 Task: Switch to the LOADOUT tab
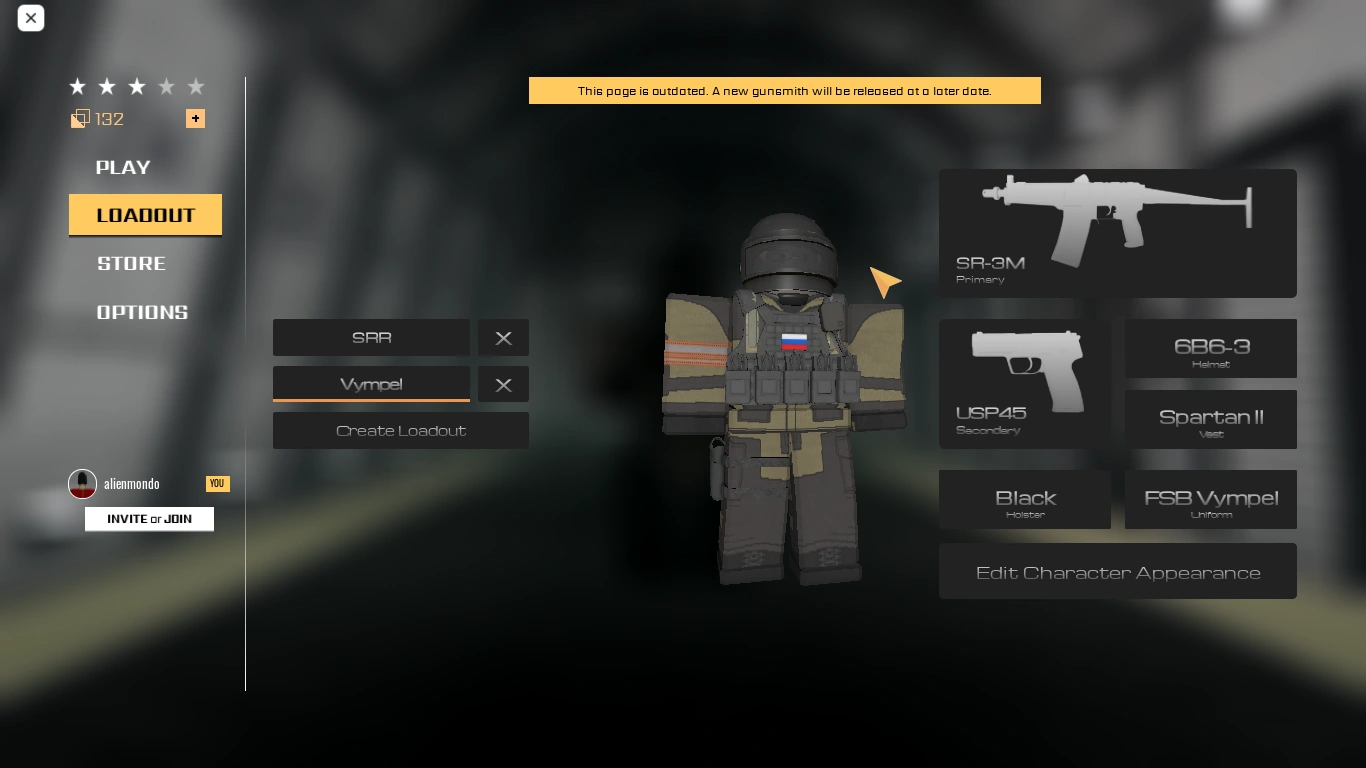point(145,214)
